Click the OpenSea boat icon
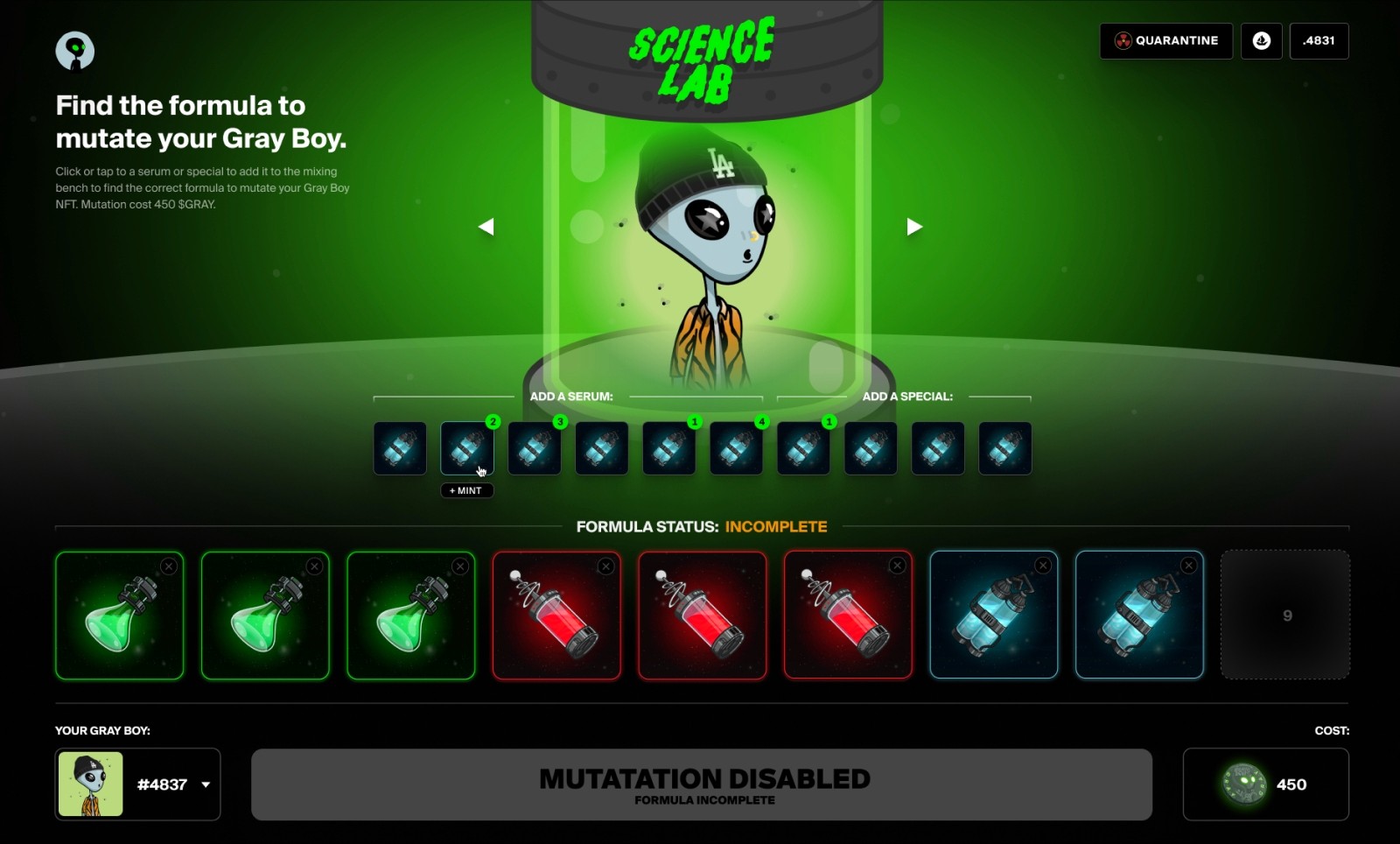Viewport: 1400px width, 844px height. pyautogui.click(x=1261, y=40)
